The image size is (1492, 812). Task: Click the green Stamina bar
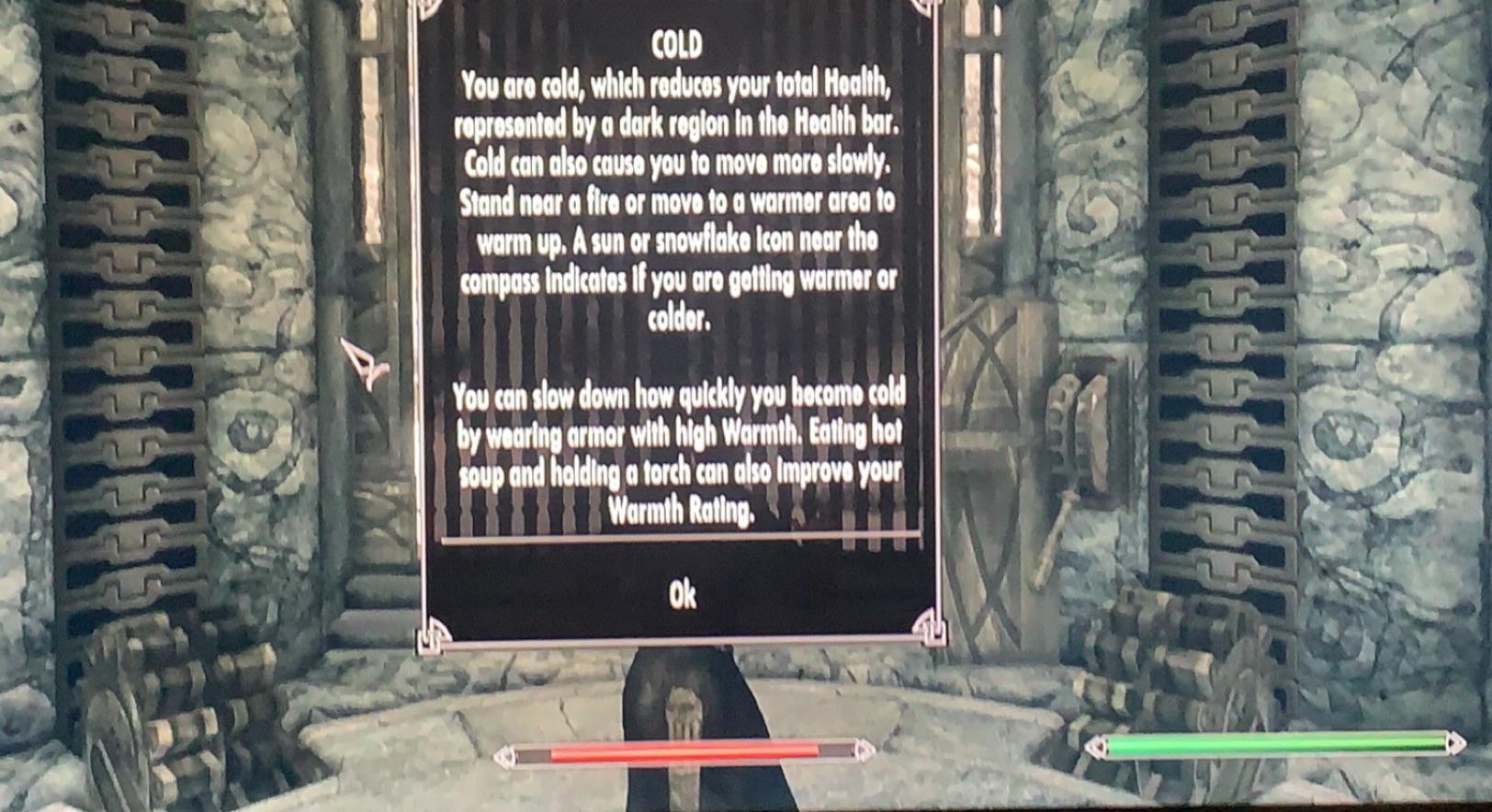tap(1277, 742)
